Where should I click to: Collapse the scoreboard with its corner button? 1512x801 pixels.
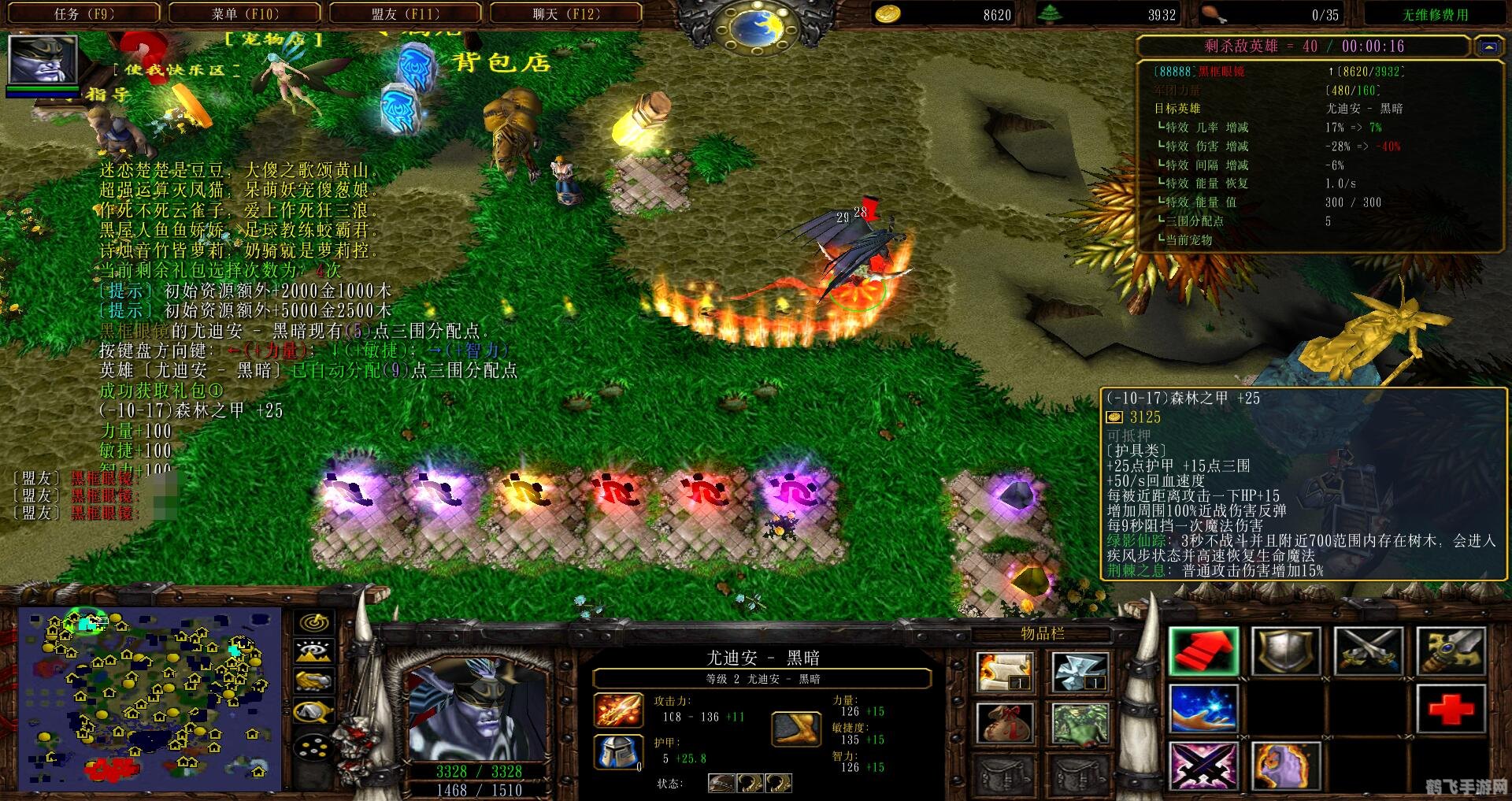1488,46
